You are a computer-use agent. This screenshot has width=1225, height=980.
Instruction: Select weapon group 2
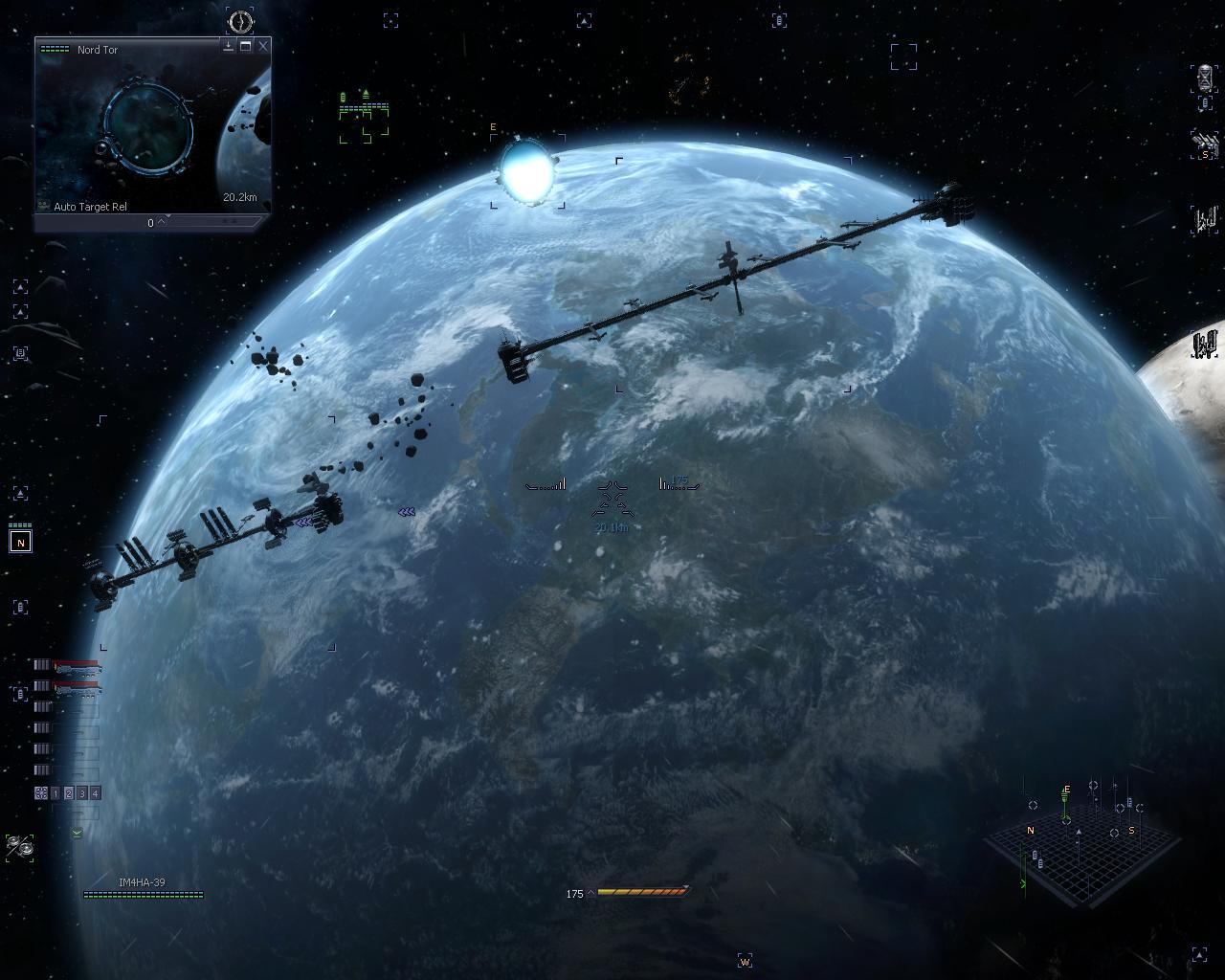pyautogui.click(x=69, y=793)
